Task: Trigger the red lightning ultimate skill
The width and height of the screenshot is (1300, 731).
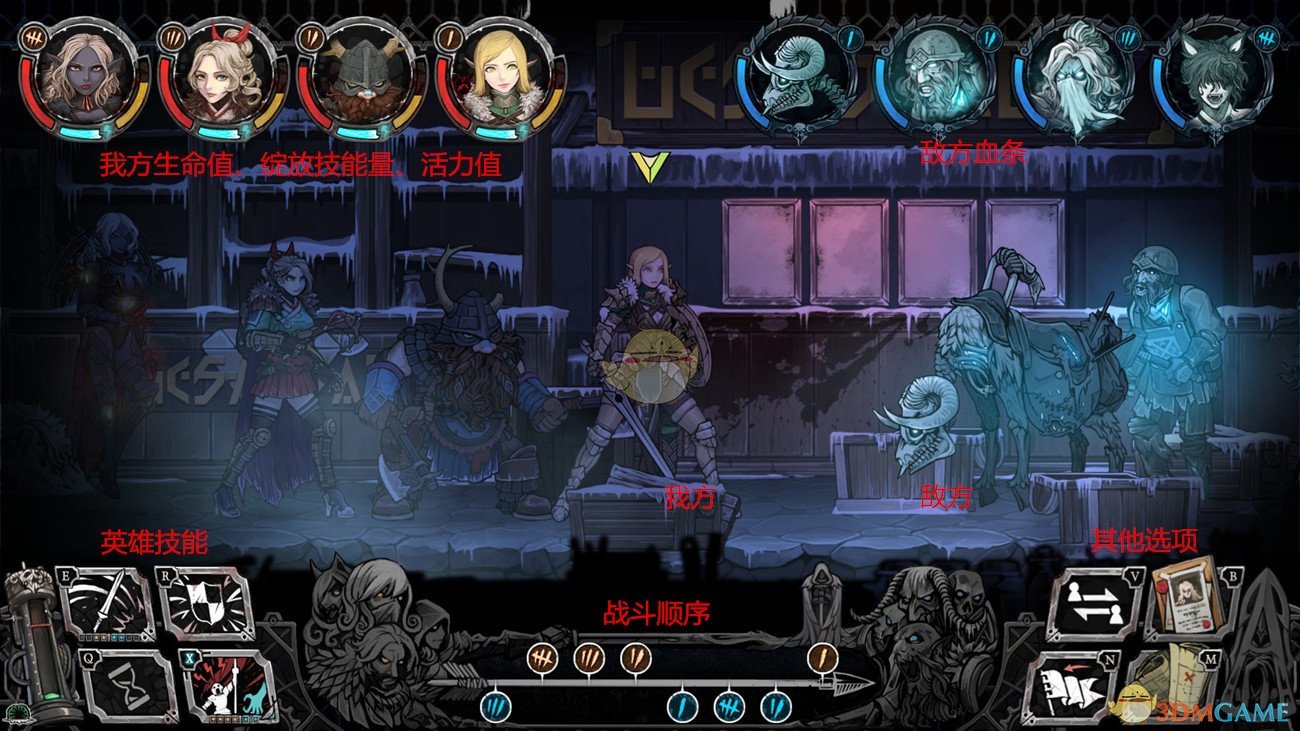Action: pyautogui.click(x=229, y=685)
